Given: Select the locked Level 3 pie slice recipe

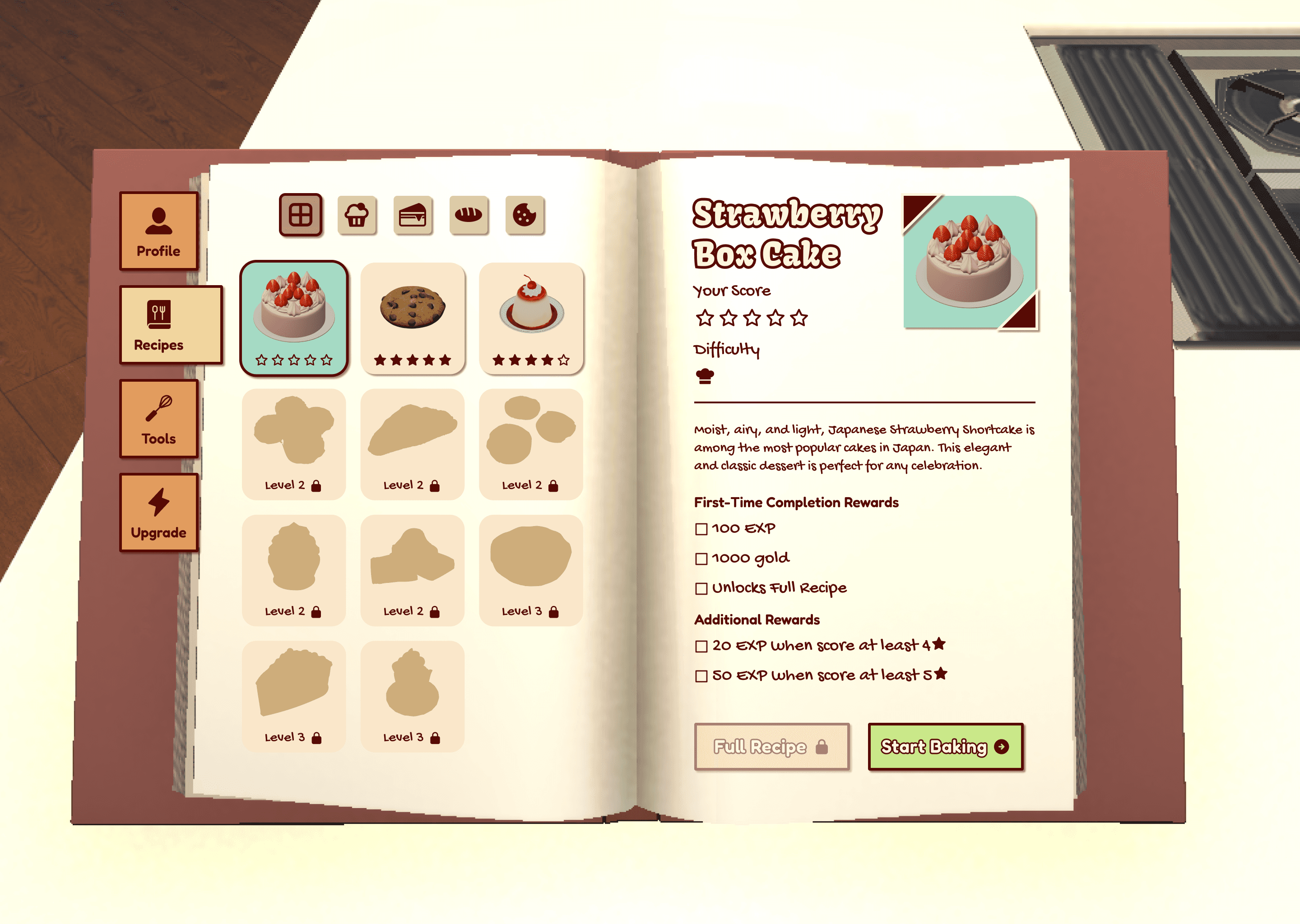Looking at the screenshot, I should (x=294, y=696).
